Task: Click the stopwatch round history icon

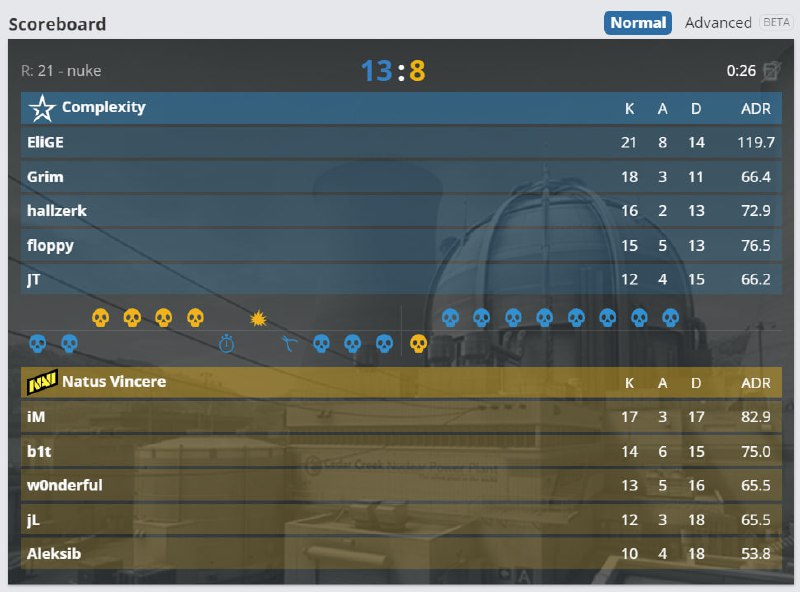Action: click(227, 344)
